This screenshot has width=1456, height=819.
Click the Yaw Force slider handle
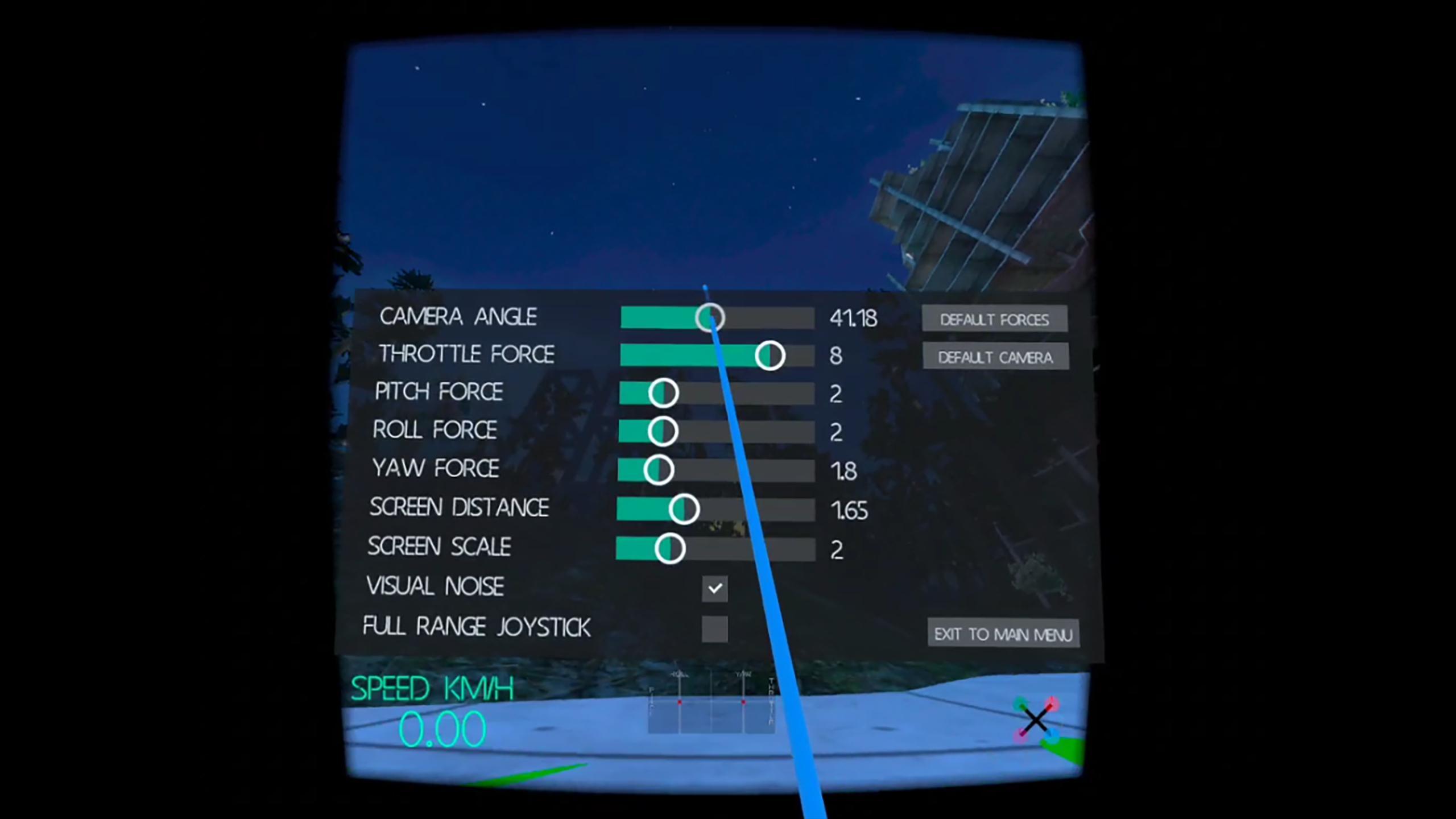tap(660, 469)
